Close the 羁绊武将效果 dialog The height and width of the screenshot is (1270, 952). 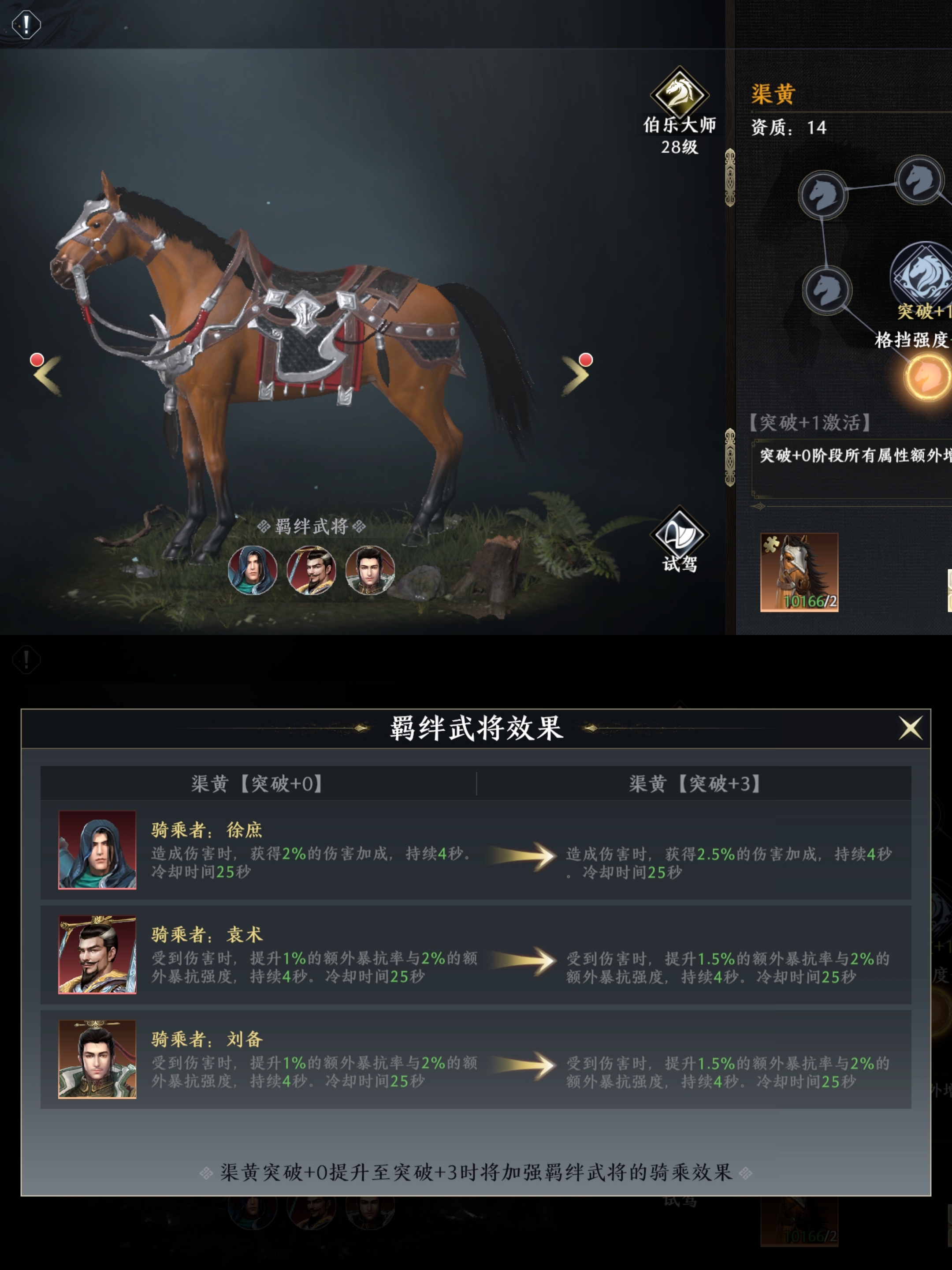point(911,728)
